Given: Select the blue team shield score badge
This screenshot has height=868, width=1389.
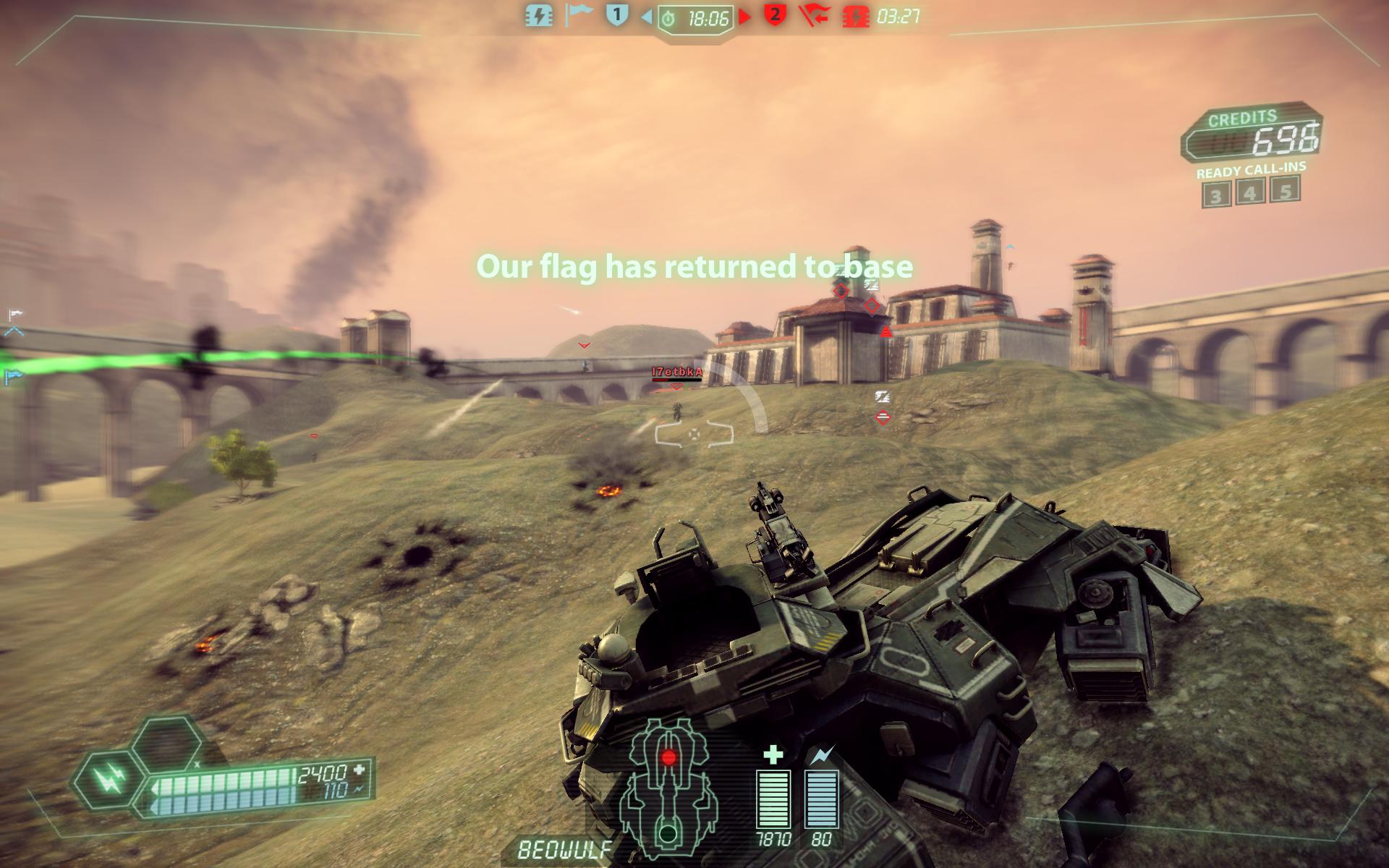Looking at the screenshot, I should click(616, 14).
